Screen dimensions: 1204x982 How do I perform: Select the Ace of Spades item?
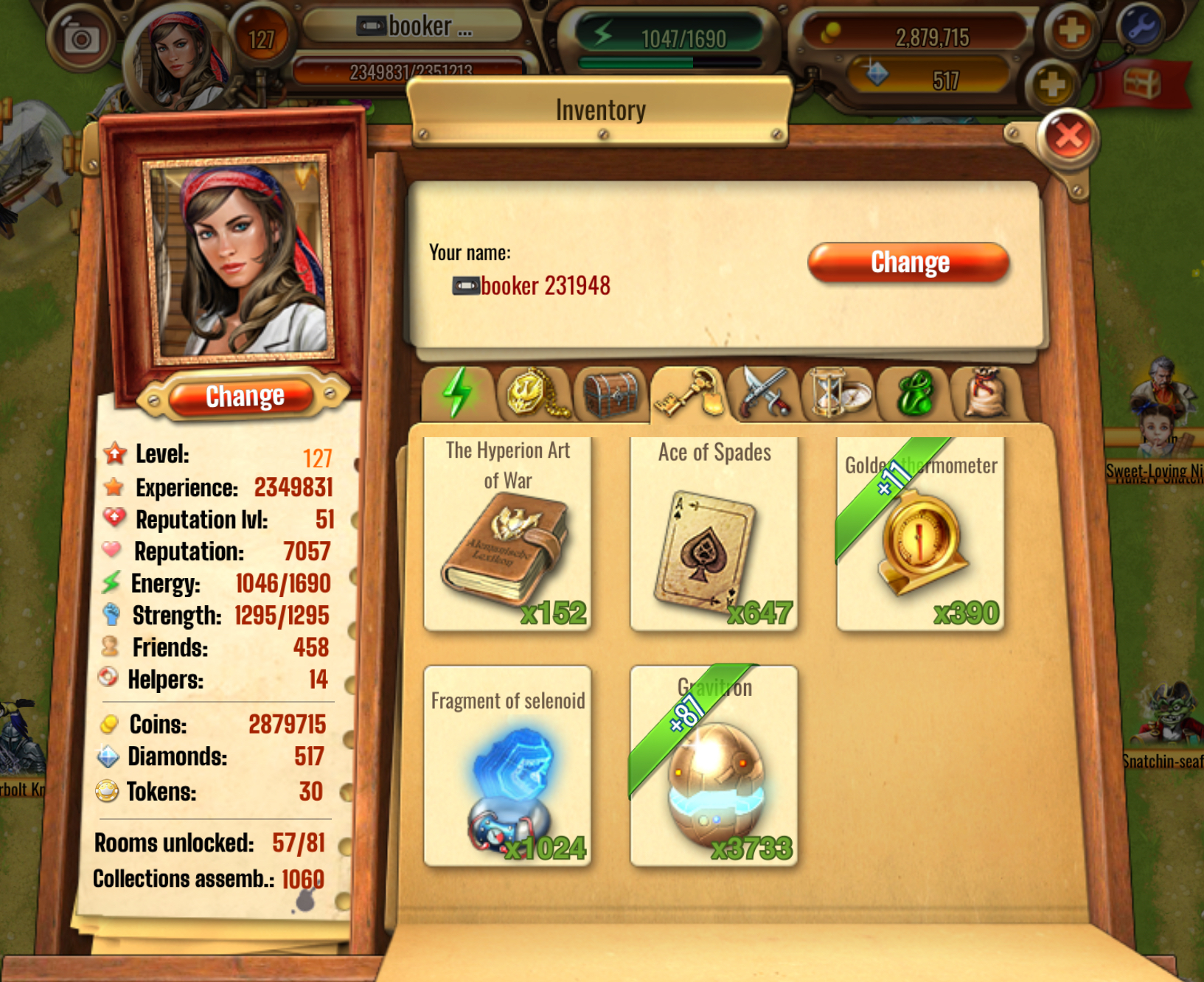click(714, 534)
